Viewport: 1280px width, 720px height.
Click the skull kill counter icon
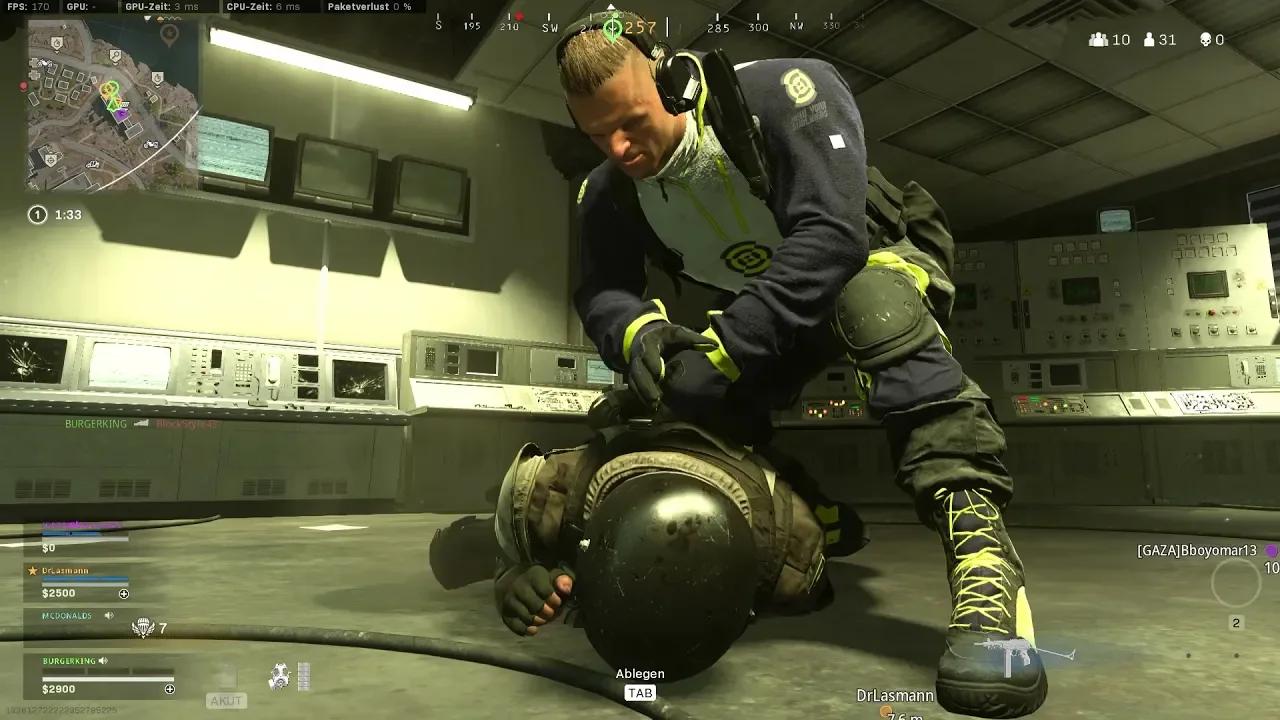point(1206,40)
